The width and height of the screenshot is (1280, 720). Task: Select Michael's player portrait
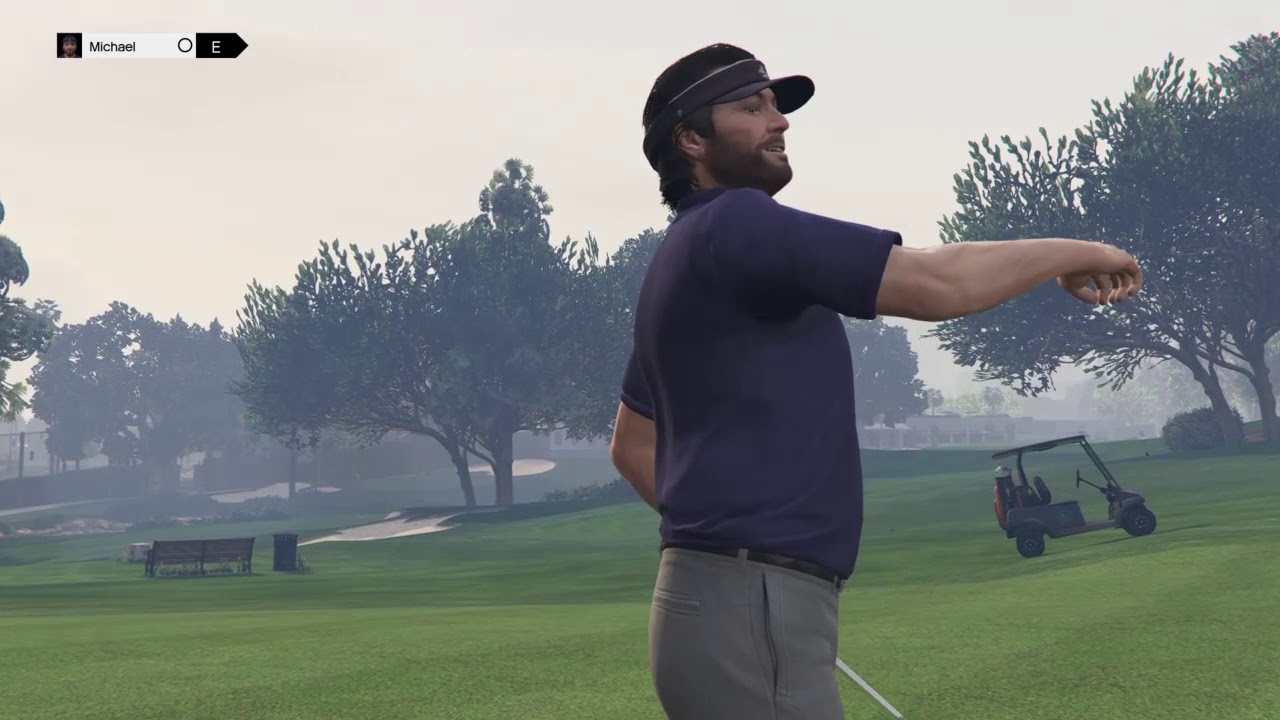click(69, 46)
